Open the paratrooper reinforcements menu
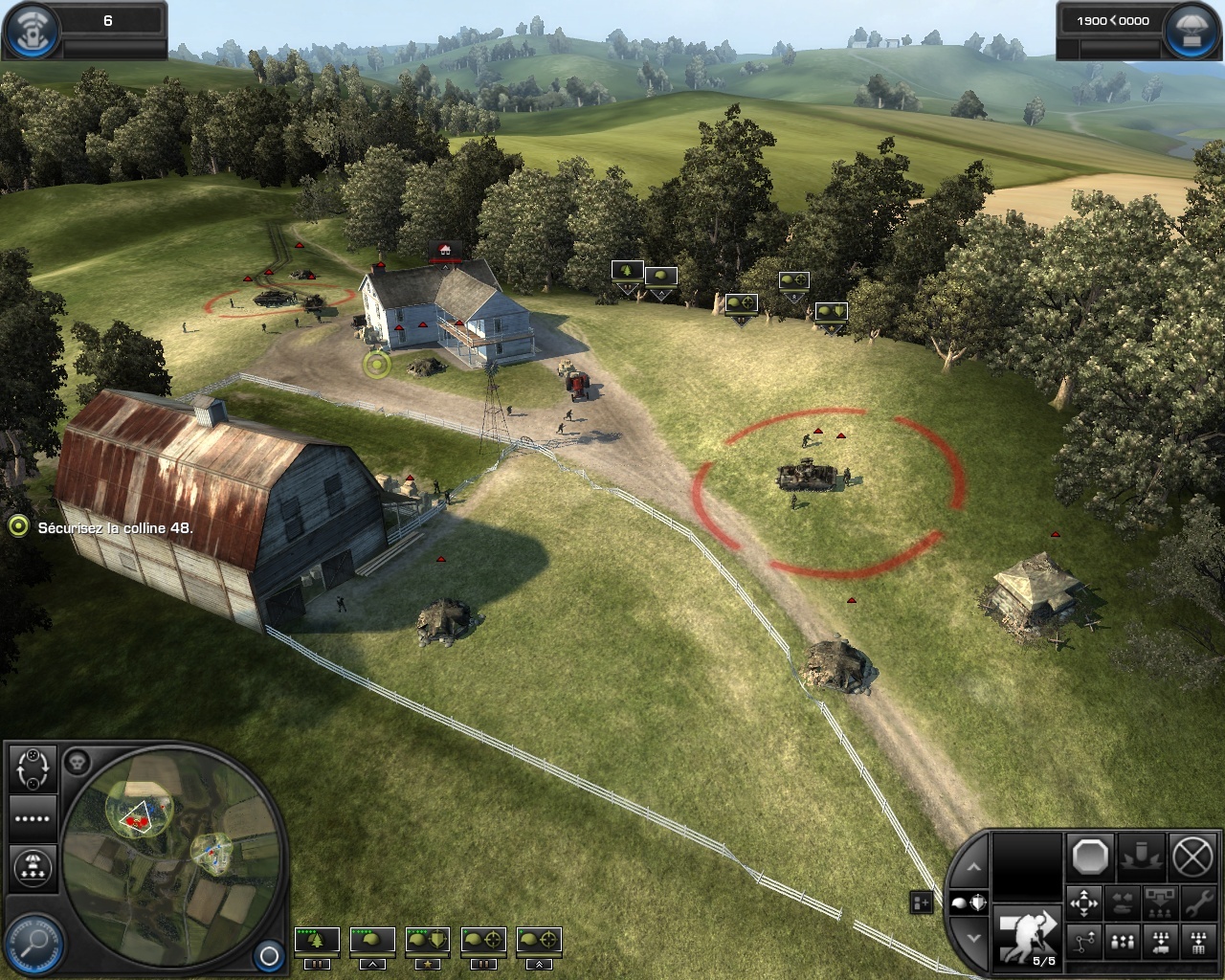The height and width of the screenshot is (980, 1225). (x=33, y=866)
